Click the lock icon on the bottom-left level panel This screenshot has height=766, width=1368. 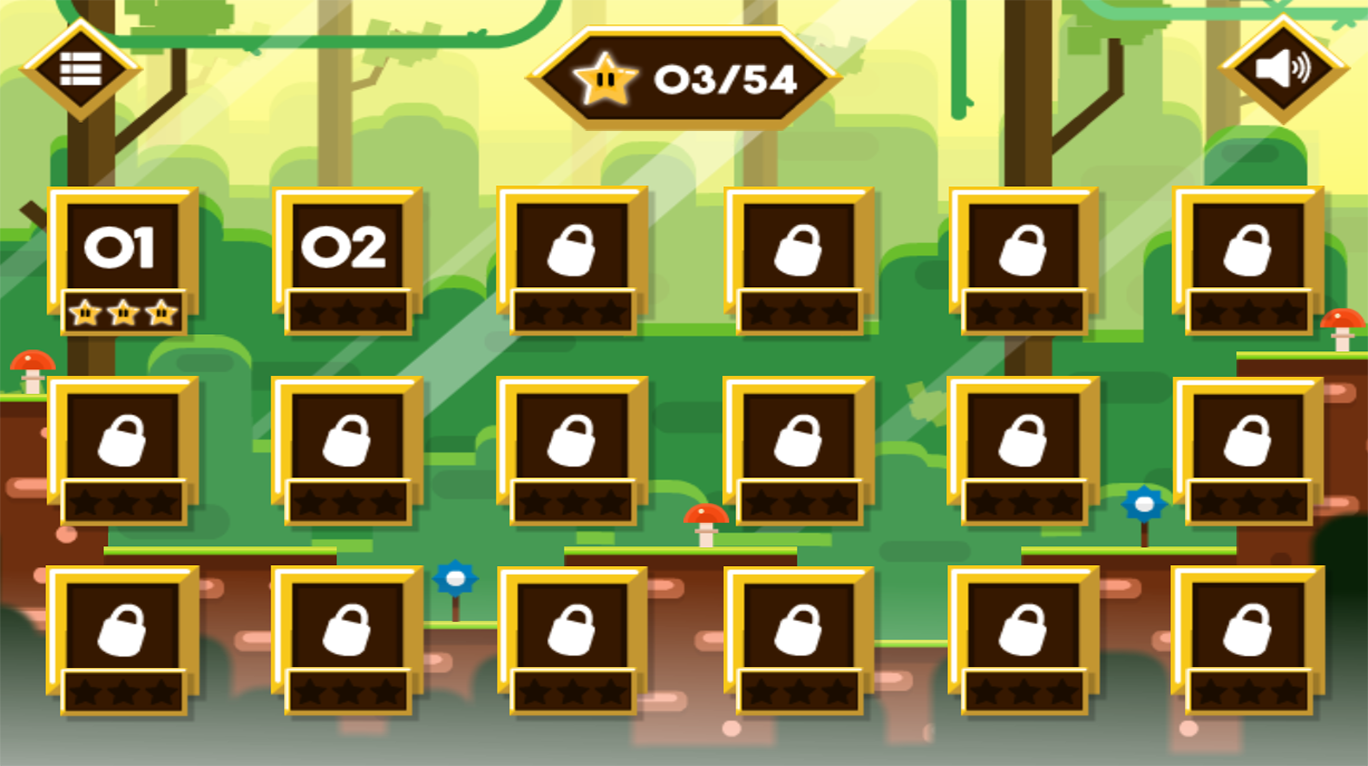point(124,630)
